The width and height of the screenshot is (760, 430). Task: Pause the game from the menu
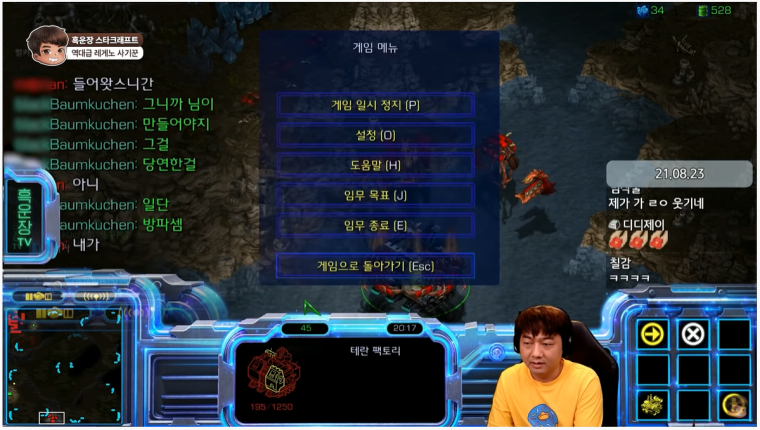point(375,105)
